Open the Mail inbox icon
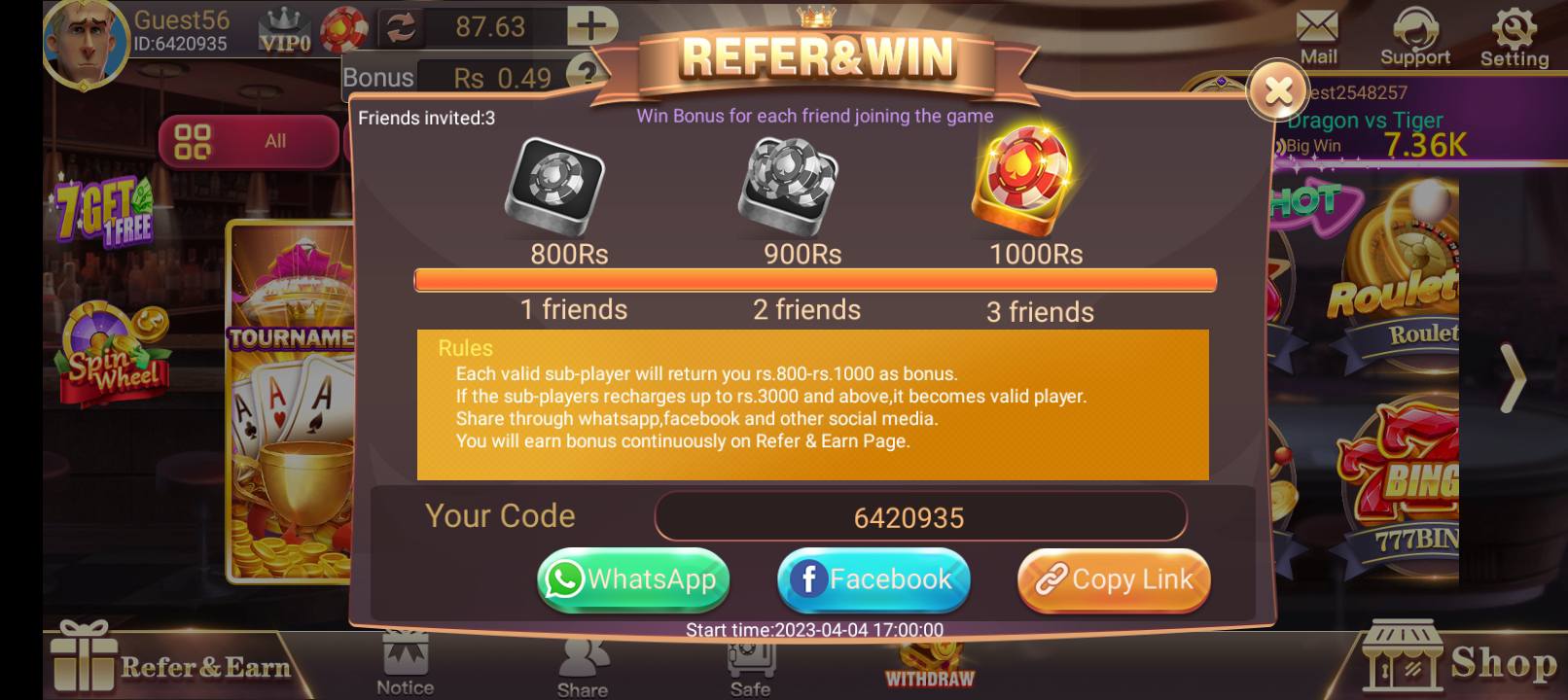 [x=1318, y=29]
